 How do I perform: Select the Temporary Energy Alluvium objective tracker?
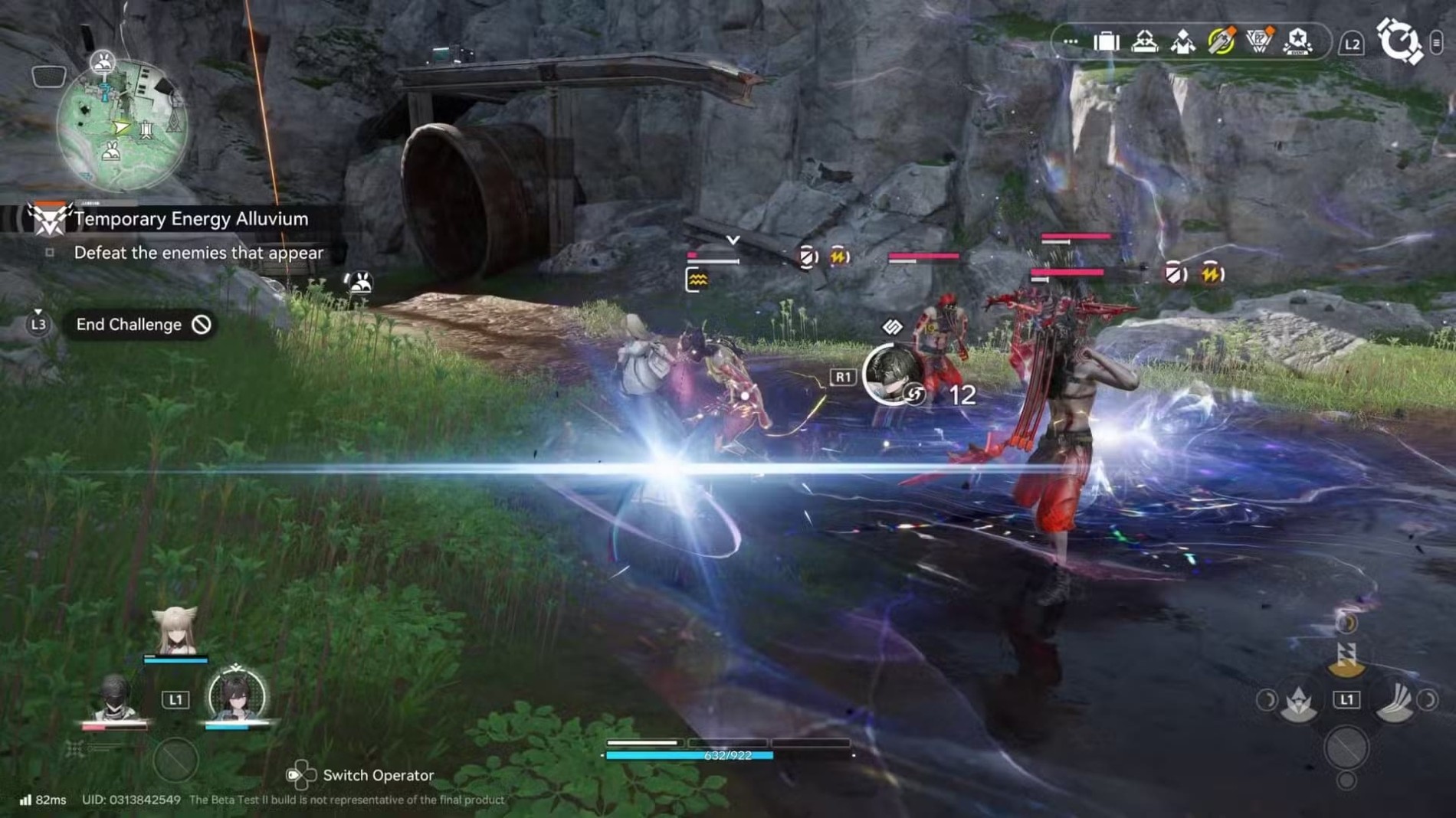click(x=190, y=219)
